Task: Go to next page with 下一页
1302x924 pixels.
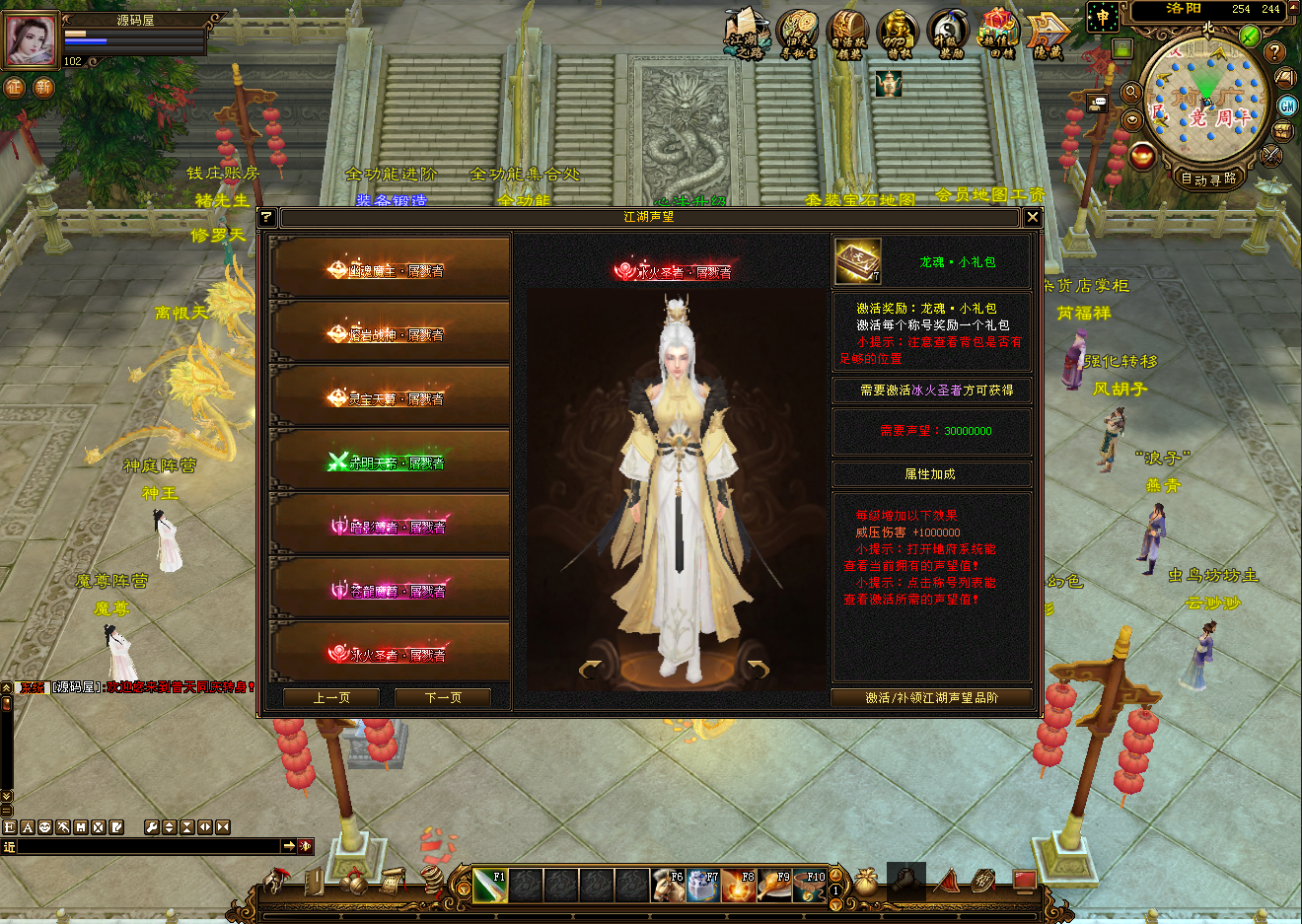Action: pyautogui.click(x=443, y=697)
